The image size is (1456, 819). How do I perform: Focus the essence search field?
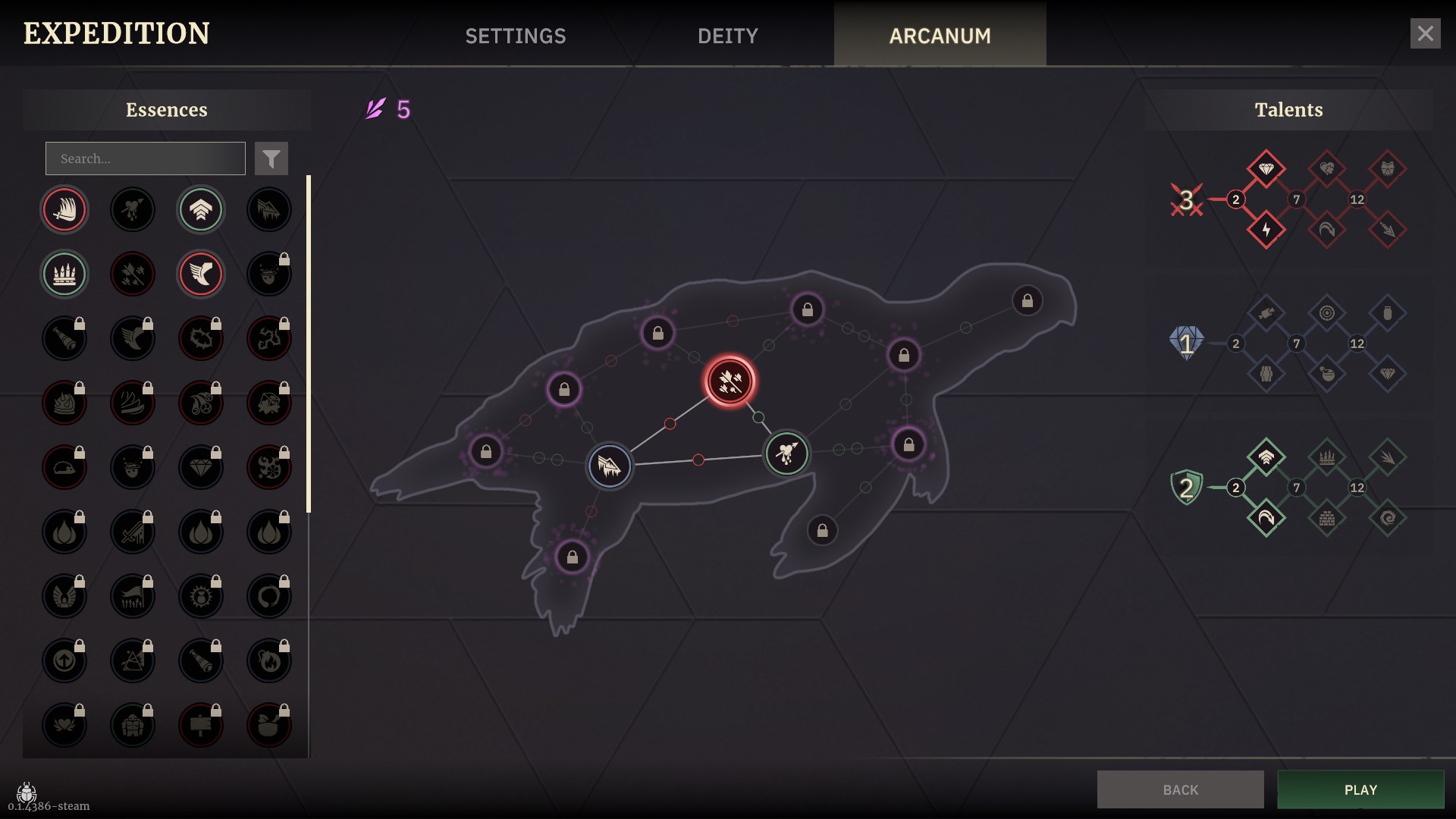point(146,158)
